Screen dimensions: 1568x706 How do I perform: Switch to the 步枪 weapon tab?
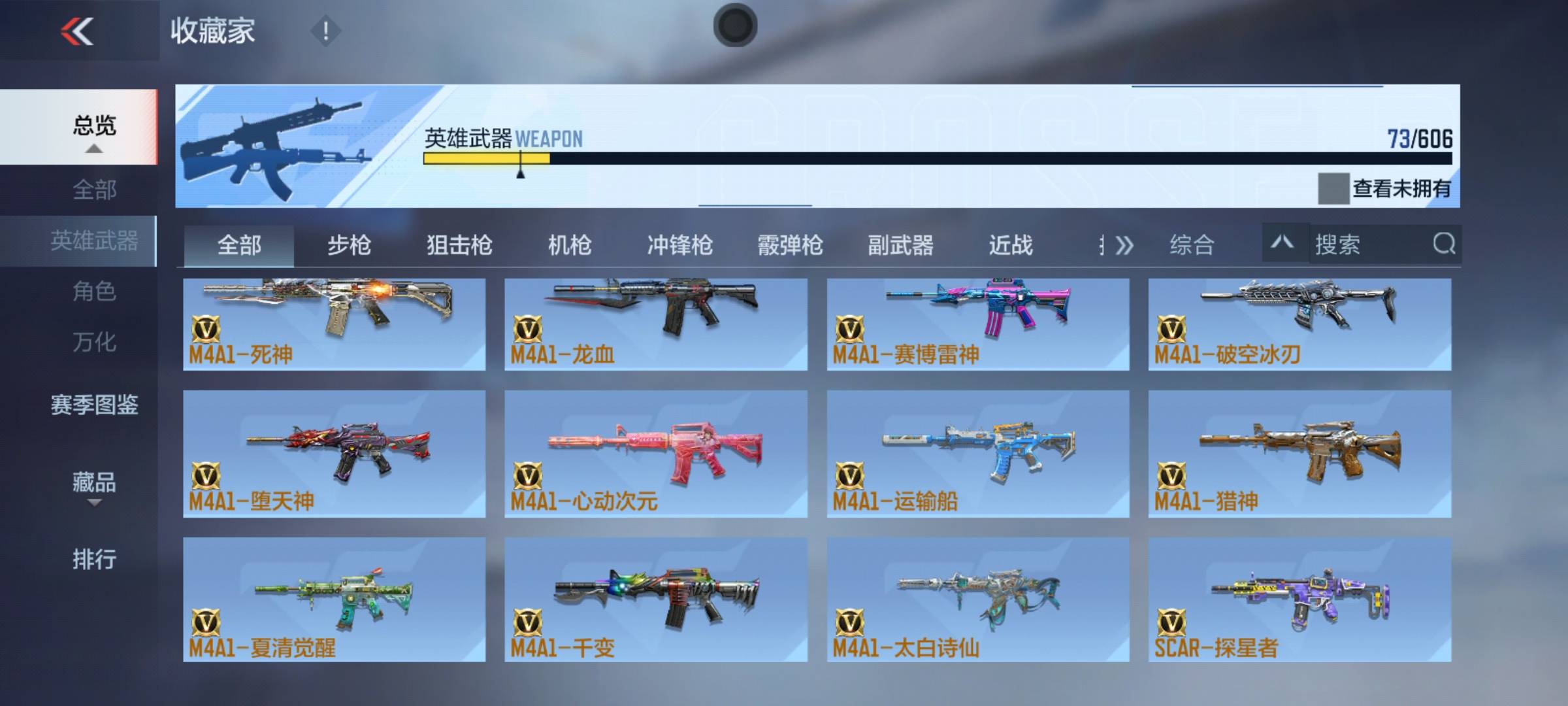click(x=349, y=245)
